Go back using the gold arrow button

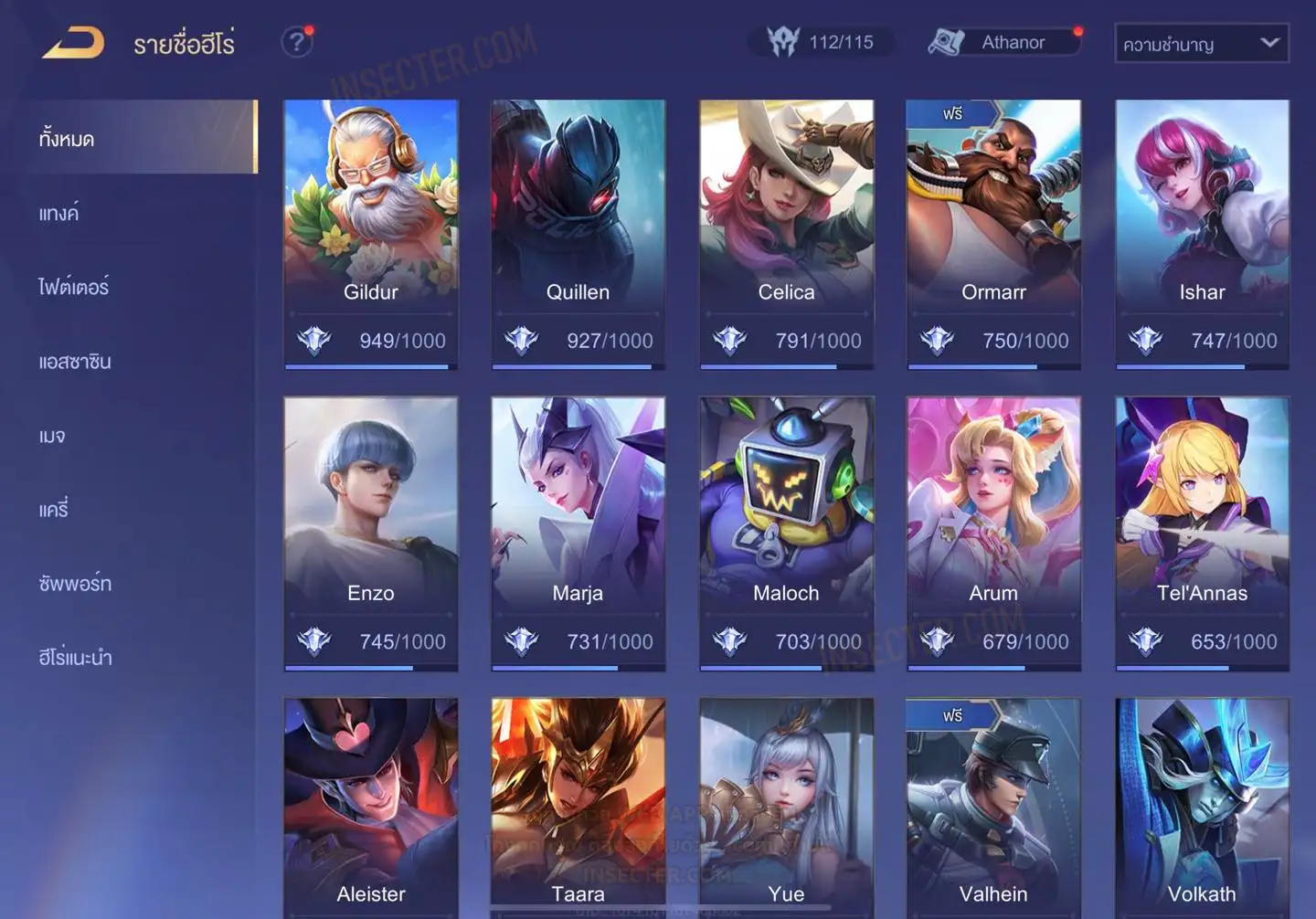pyautogui.click(x=73, y=43)
